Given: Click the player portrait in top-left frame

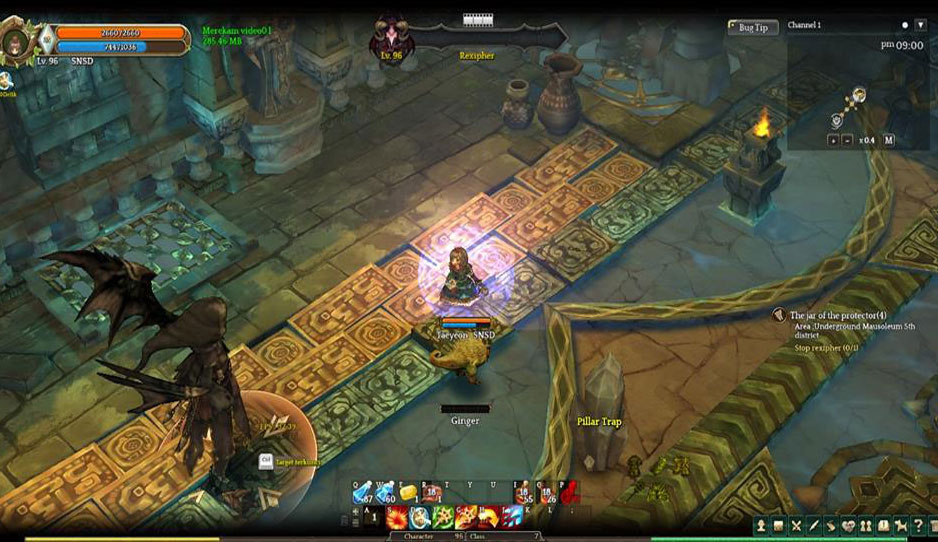Looking at the screenshot, I should pyautogui.click(x=17, y=40).
